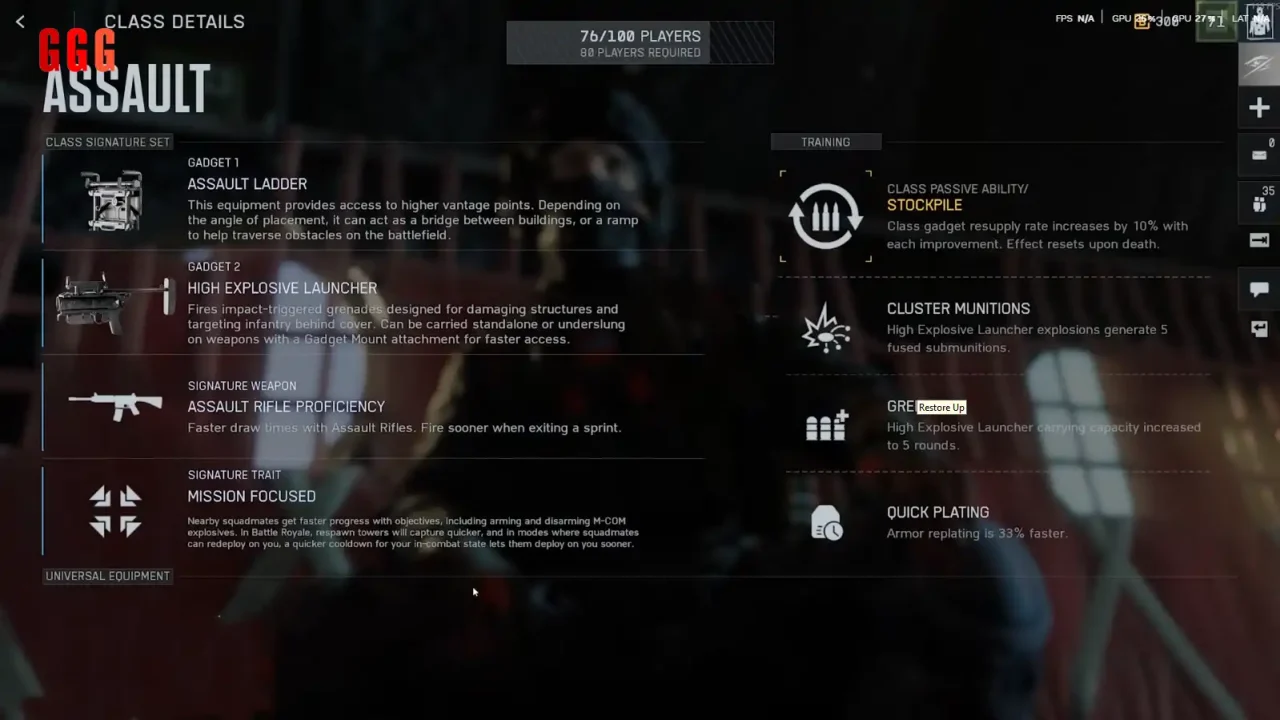This screenshot has width=1280, height=720.
Task: Switch to the TRAINING panel
Action: (x=826, y=141)
